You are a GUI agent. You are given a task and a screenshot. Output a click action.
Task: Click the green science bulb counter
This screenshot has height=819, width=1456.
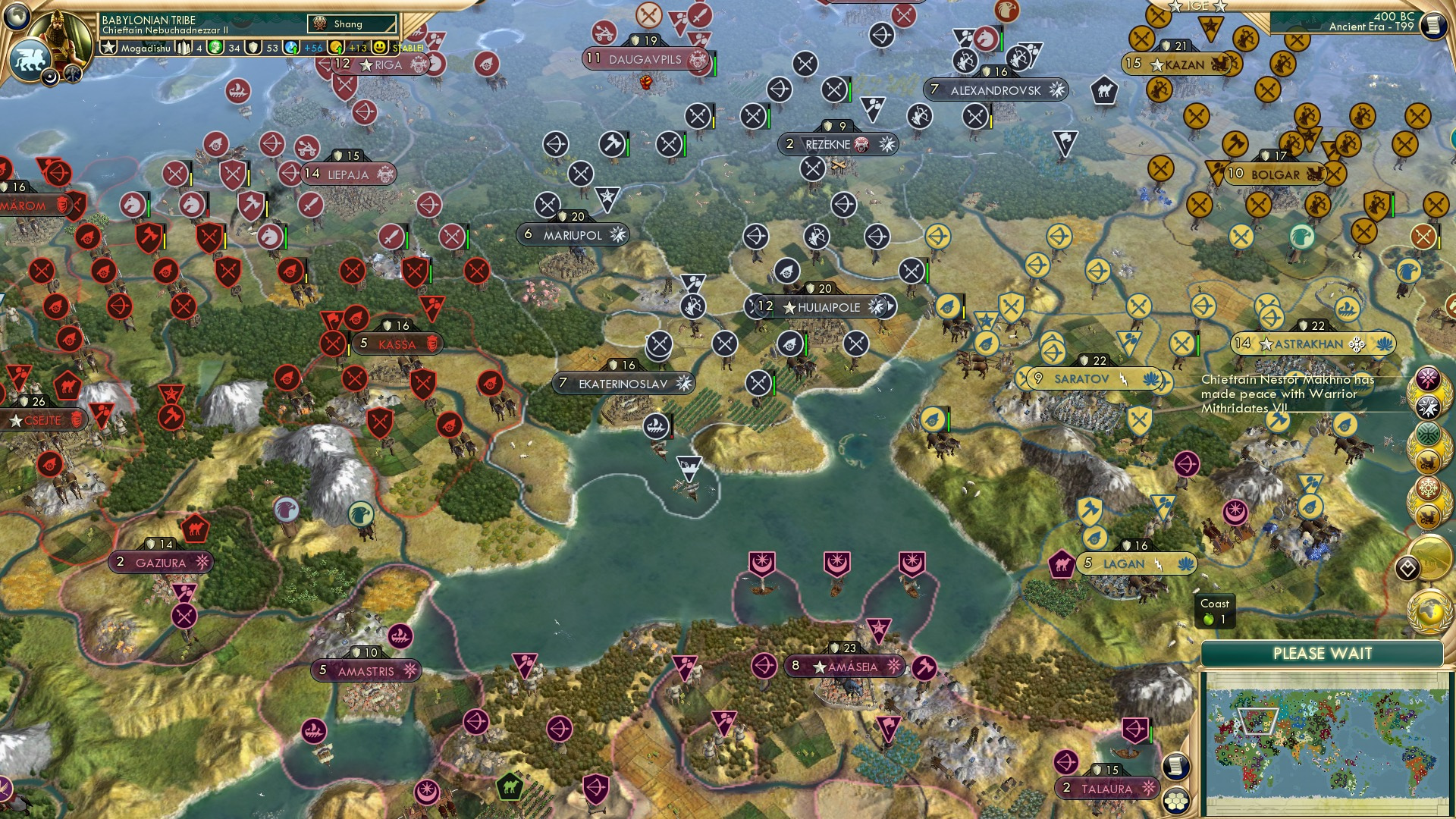(214, 47)
